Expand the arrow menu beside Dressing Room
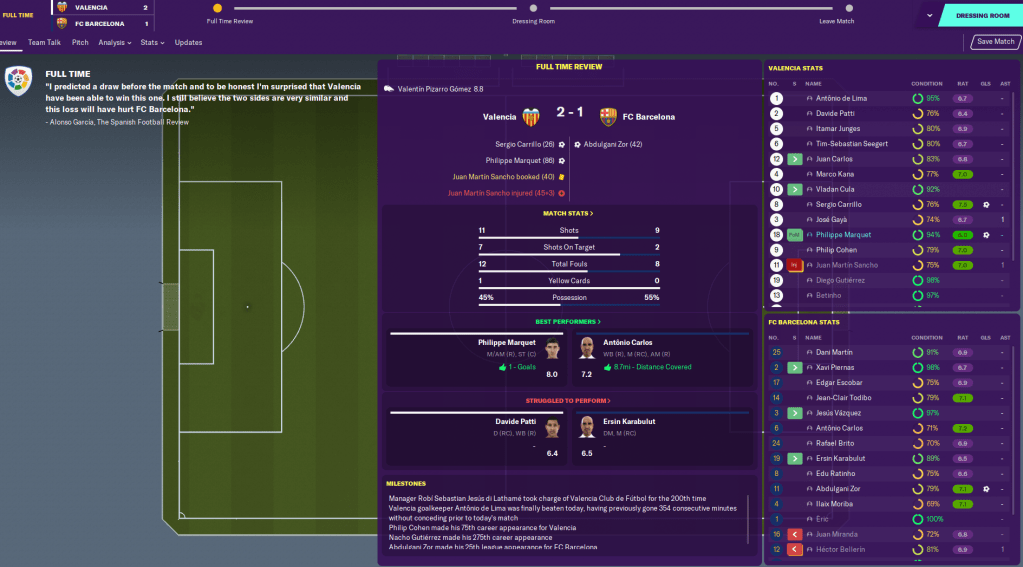 [929, 16]
